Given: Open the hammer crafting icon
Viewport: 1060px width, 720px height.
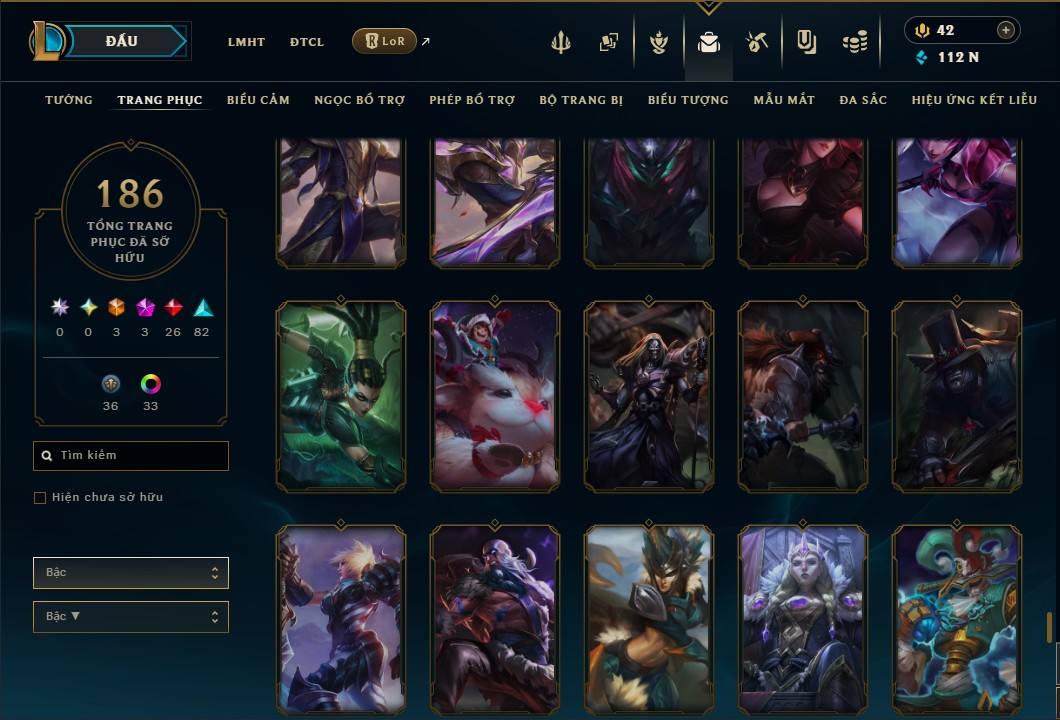Looking at the screenshot, I should (756, 43).
